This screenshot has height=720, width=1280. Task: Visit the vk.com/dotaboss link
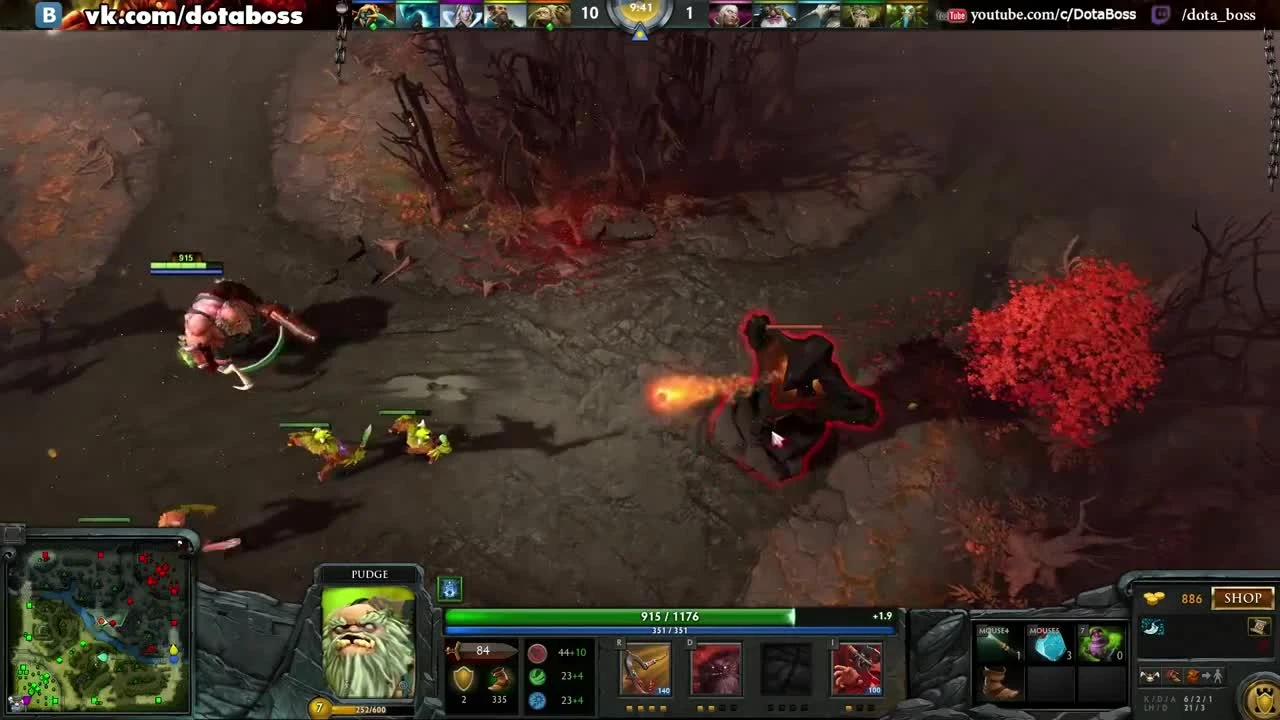click(x=190, y=15)
